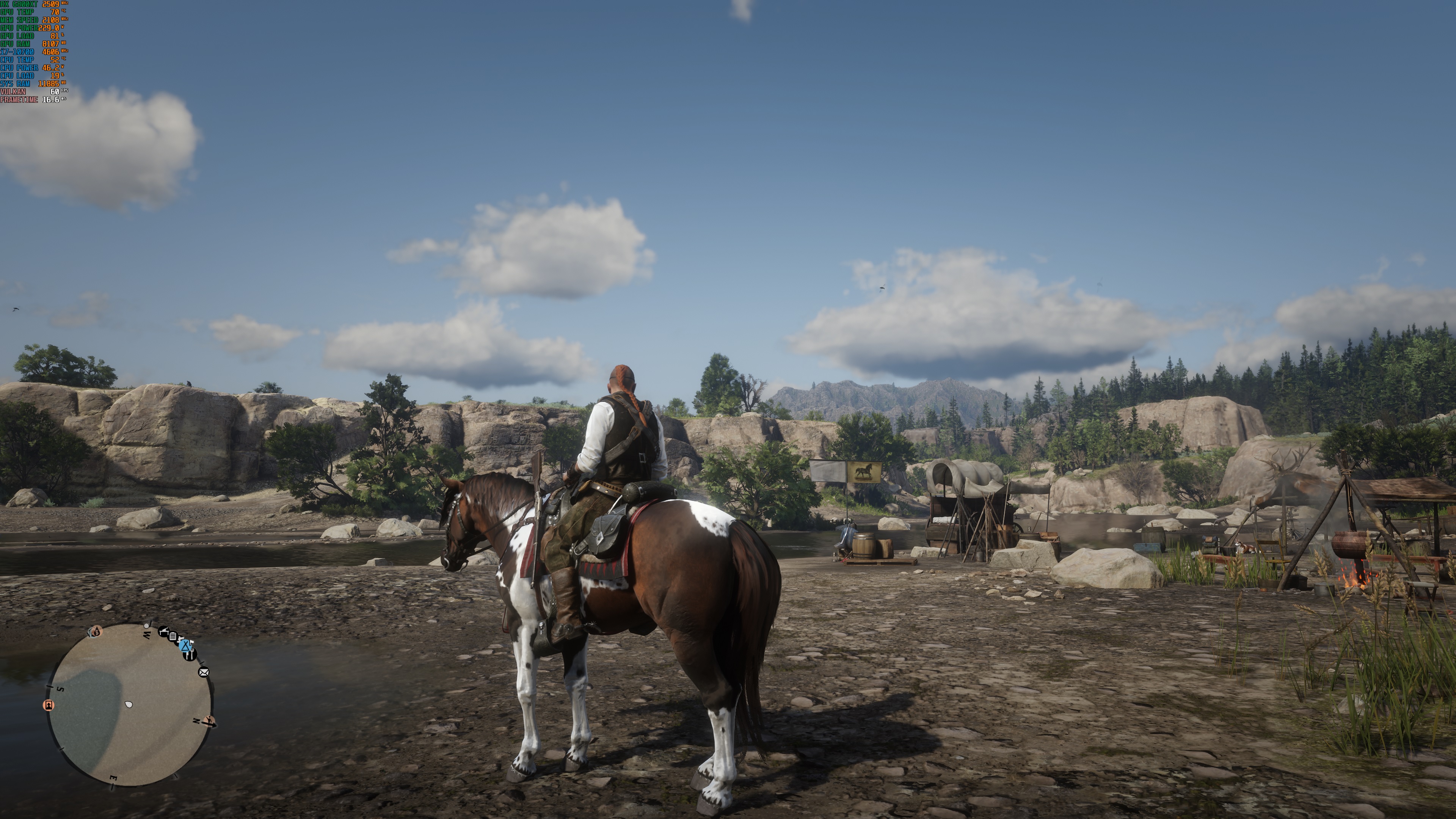Viewport: 1456px width, 819px height.
Task: Select the RX 6800XT header in the overlay
Action: click(20, 4)
